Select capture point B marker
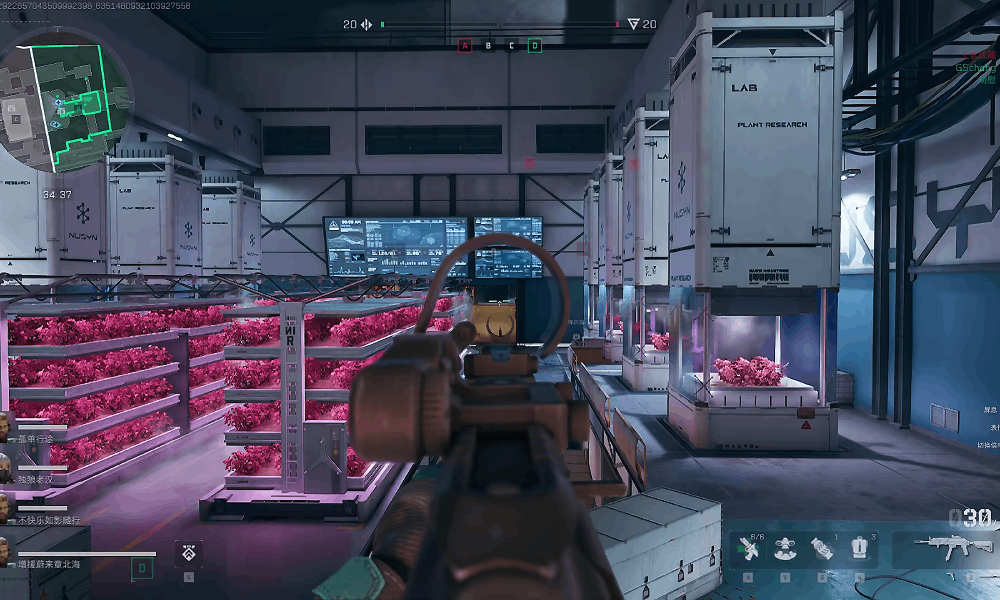Image resolution: width=1000 pixels, height=600 pixels. [488, 45]
